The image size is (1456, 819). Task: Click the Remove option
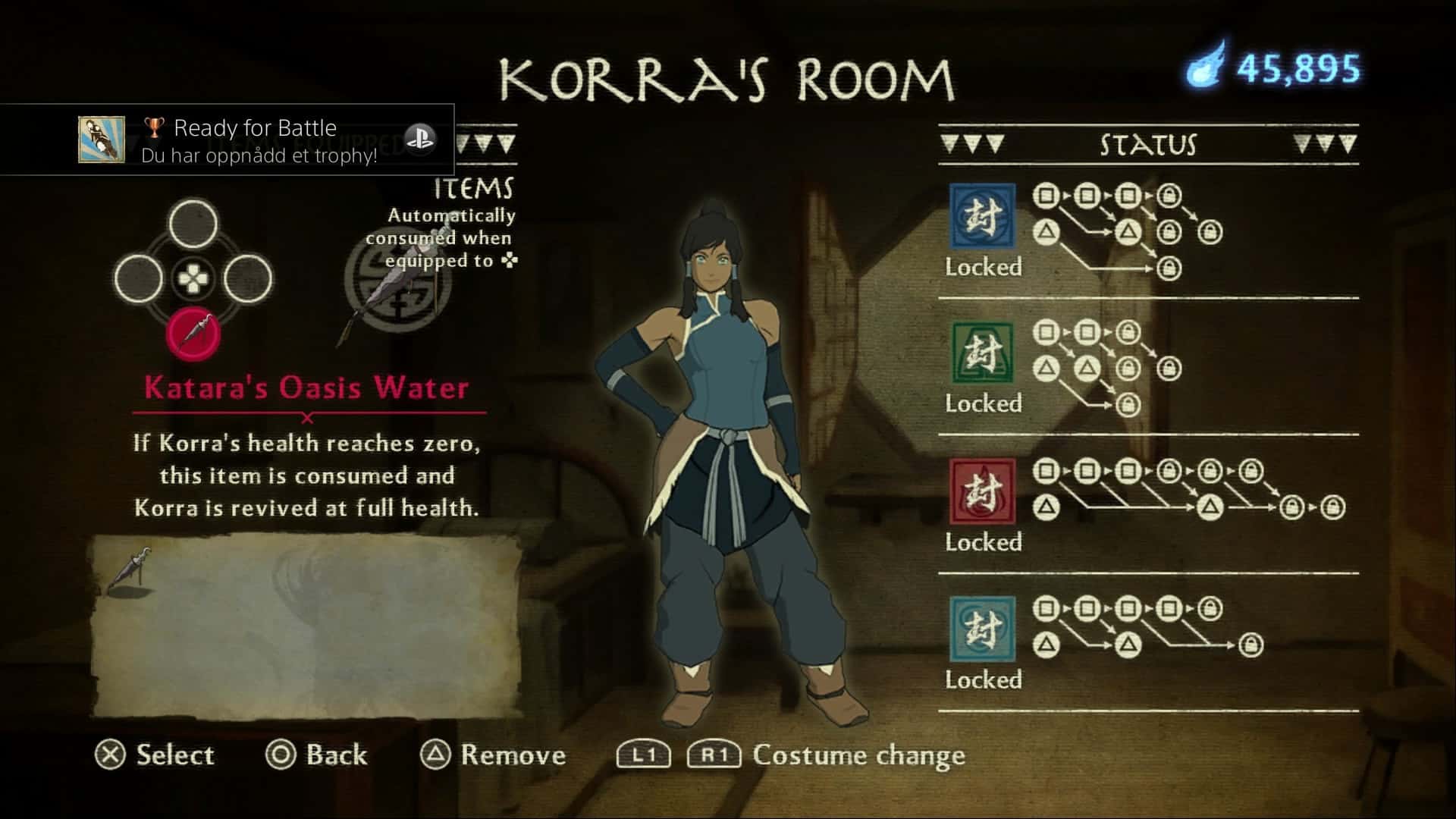(494, 755)
